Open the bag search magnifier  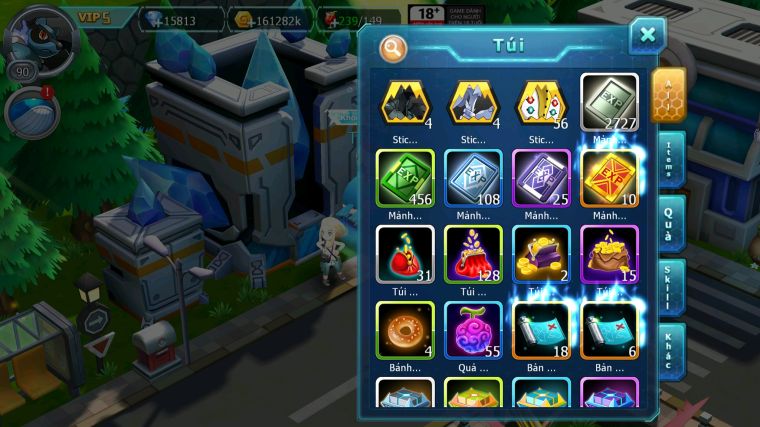click(x=393, y=47)
